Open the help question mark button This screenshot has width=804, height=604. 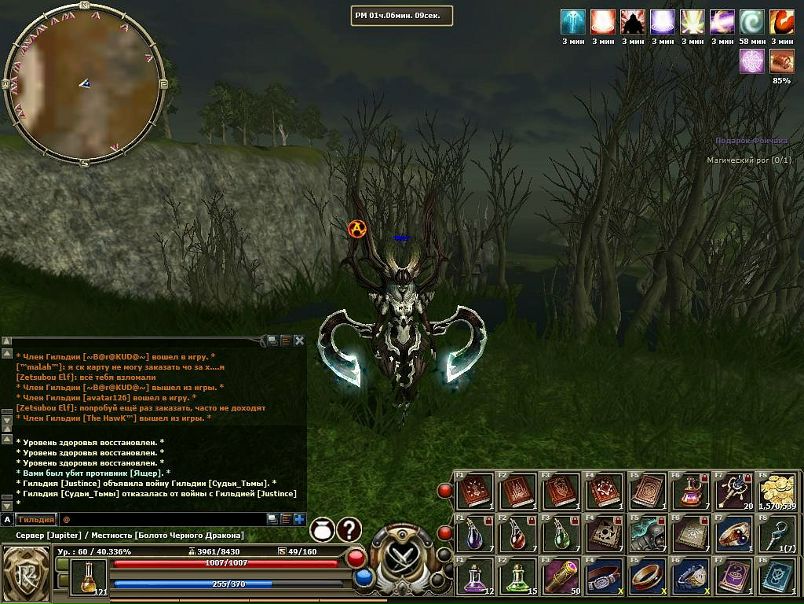tap(349, 530)
